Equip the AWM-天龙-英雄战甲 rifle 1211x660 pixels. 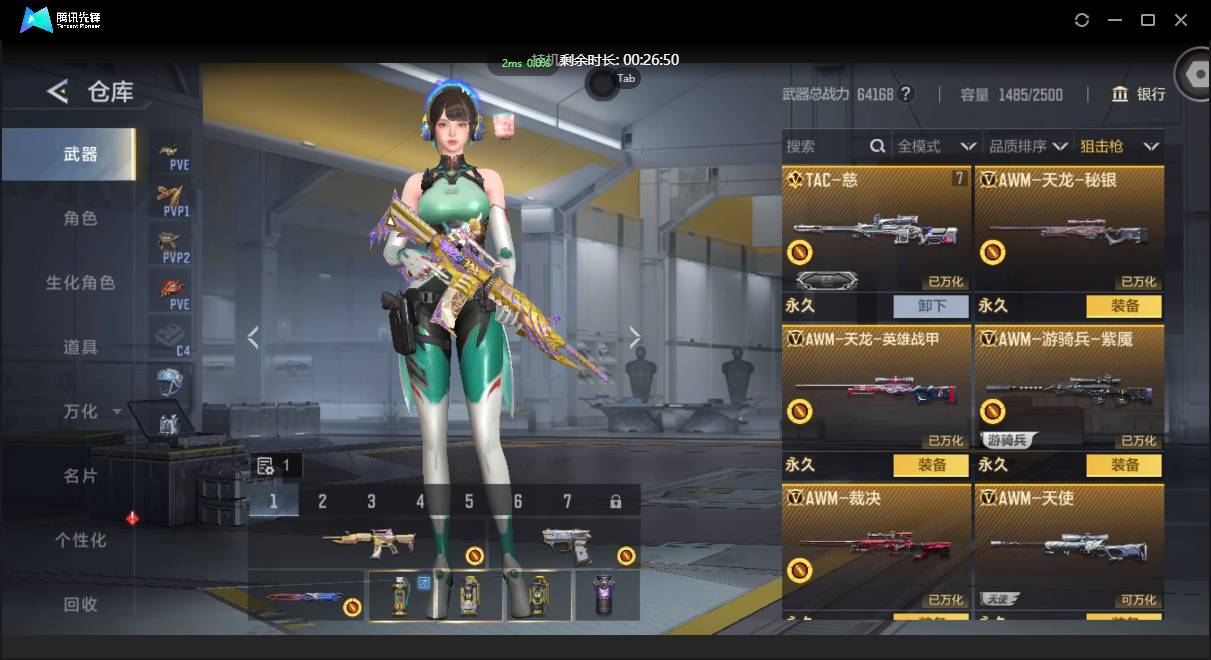(x=931, y=465)
